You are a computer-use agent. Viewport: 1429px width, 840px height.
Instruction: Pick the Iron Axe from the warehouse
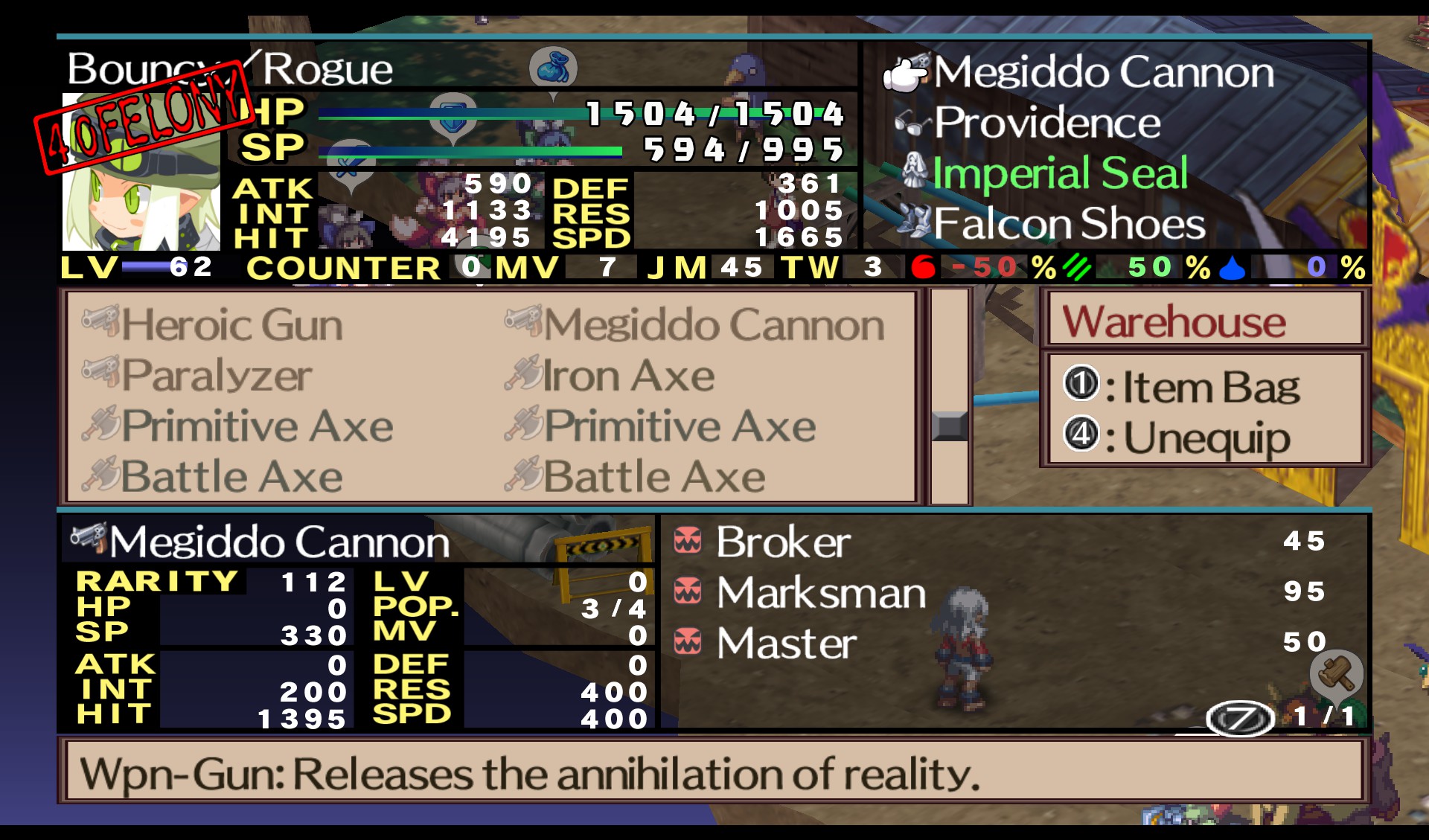coord(628,376)
